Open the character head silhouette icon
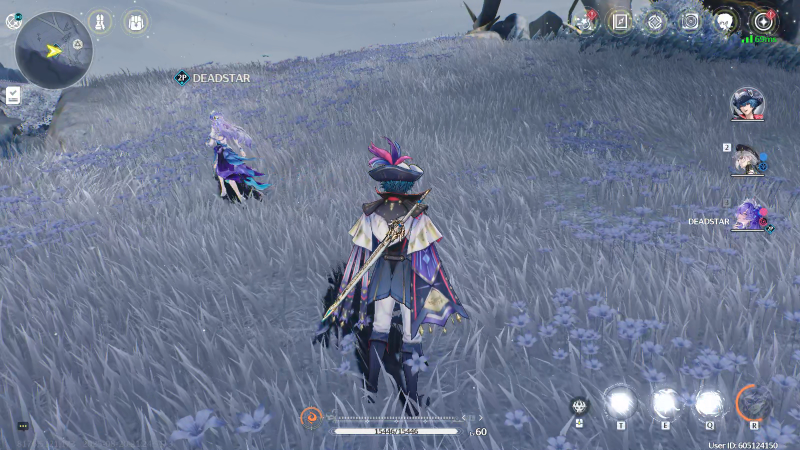This screenshot has height=450, width=800. [x=726, y=22]
